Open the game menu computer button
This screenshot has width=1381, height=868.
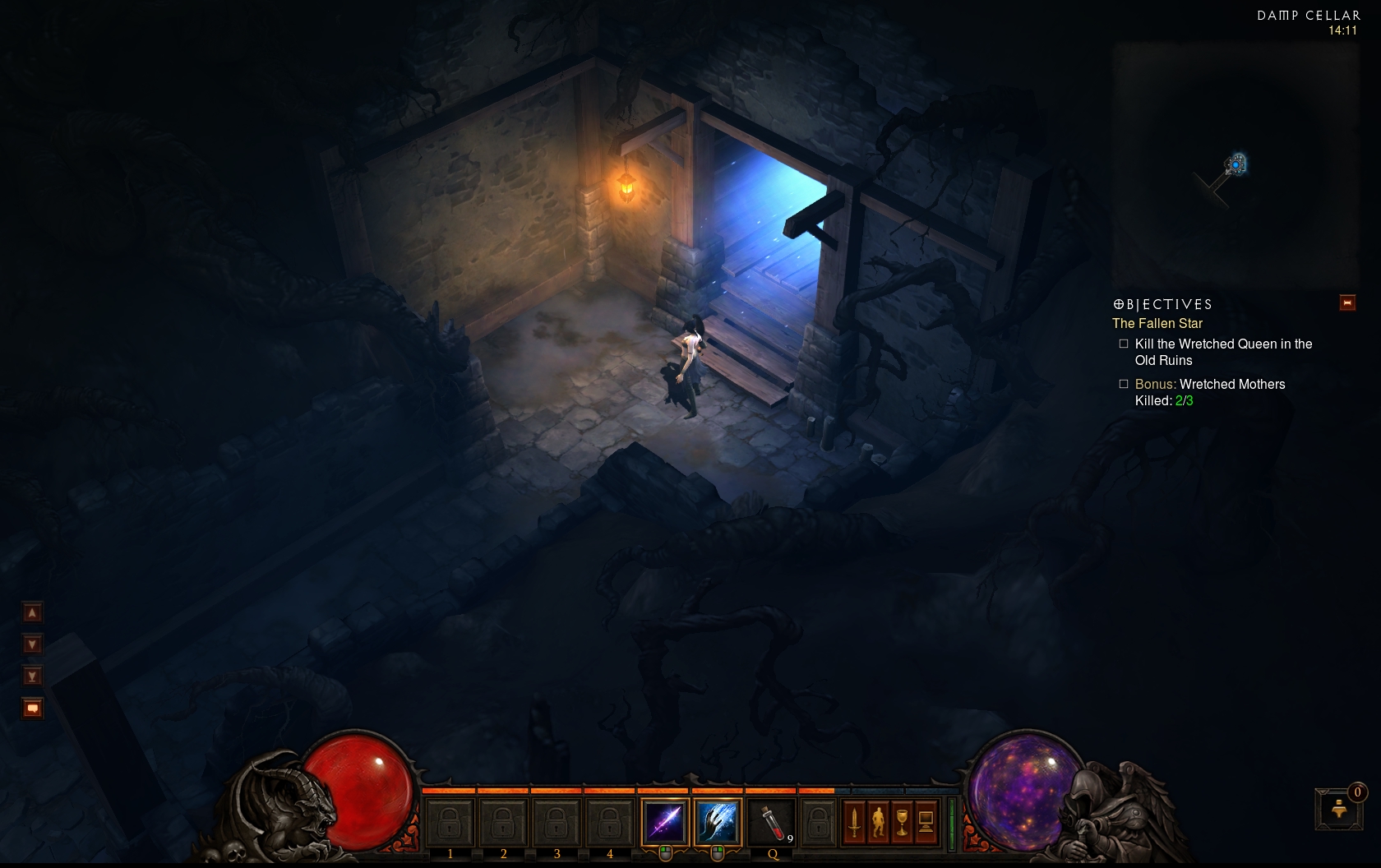926,822
